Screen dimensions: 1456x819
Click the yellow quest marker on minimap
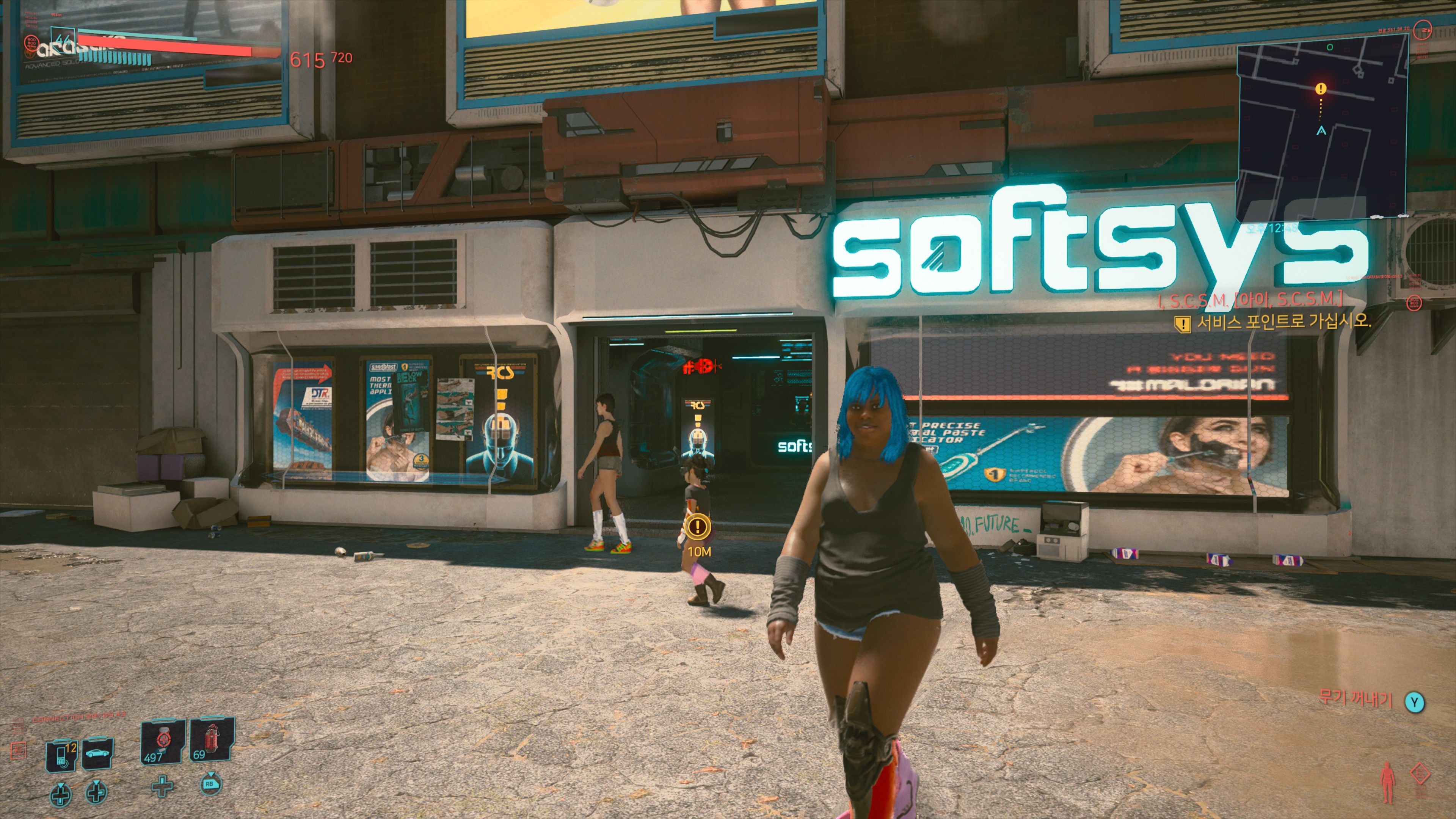click(x=1320, y=89)
